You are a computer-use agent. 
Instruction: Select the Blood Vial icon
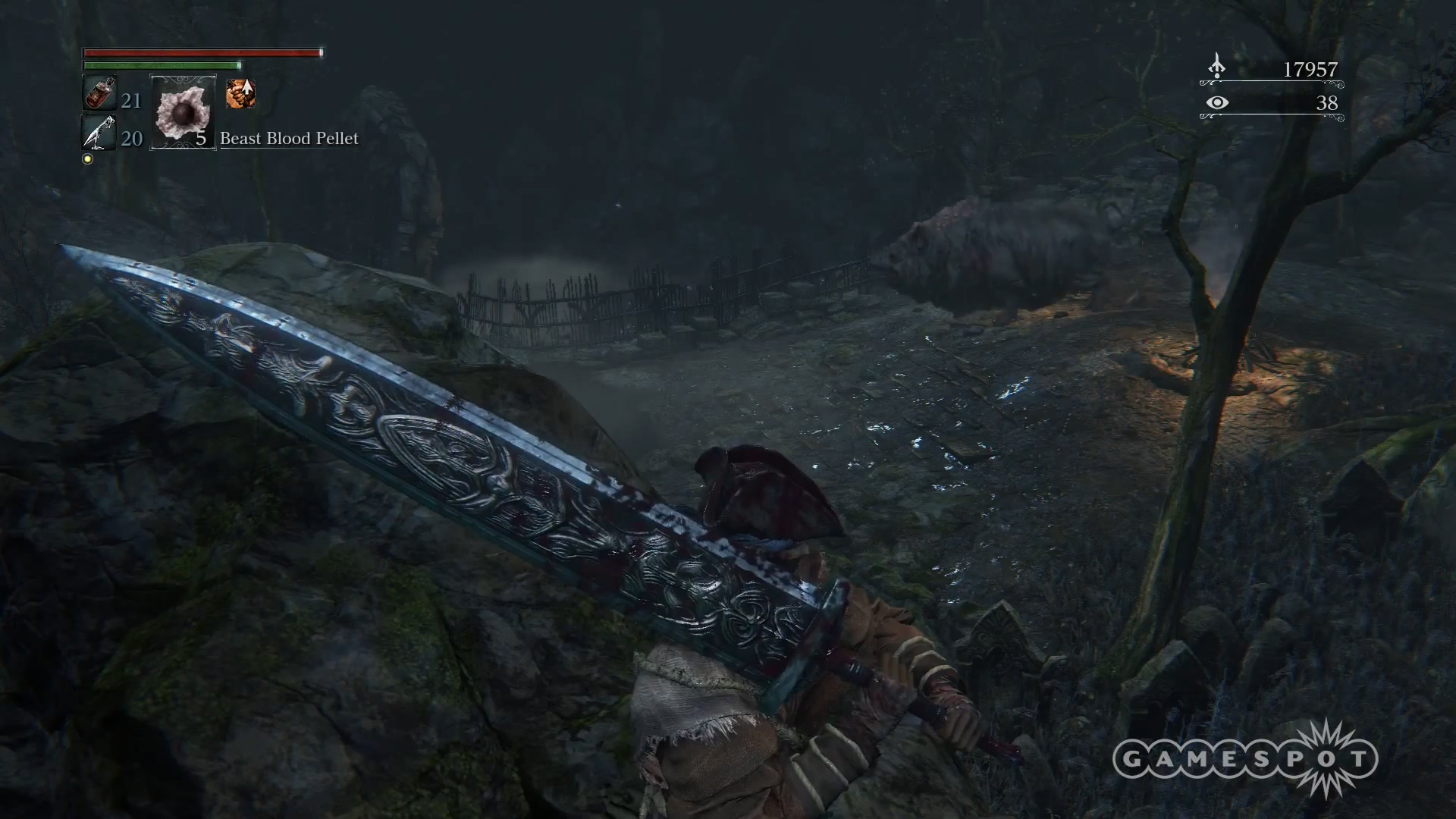pyautogui.click(x=97, y=96)
